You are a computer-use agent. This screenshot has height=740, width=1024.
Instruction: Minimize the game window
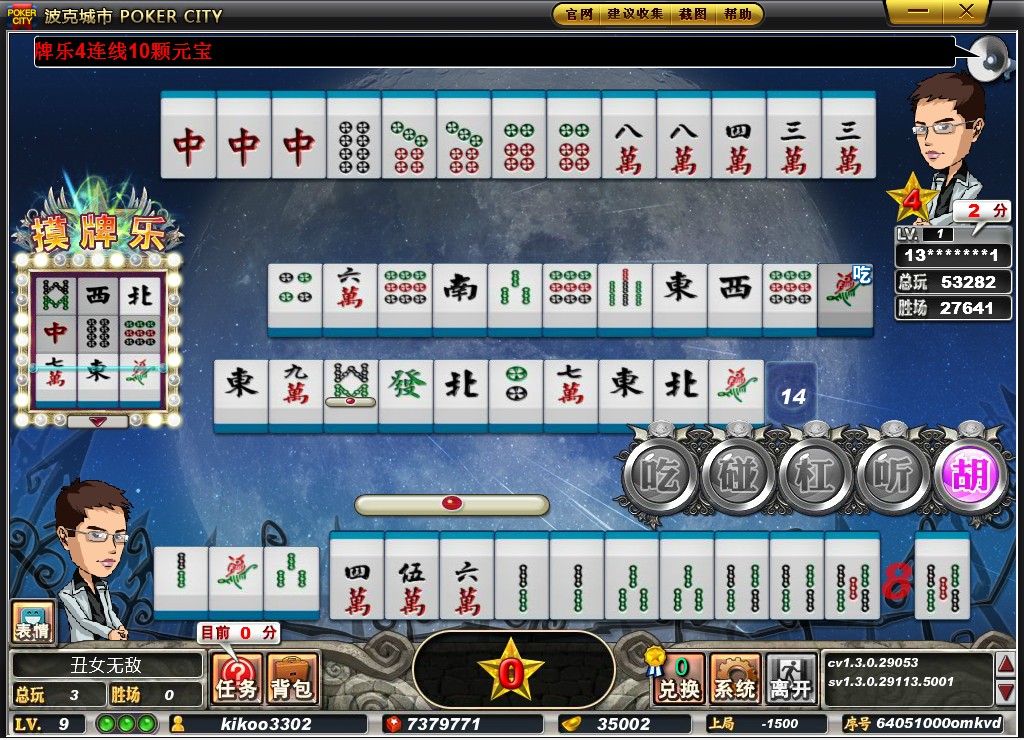(x=918, y=12)
